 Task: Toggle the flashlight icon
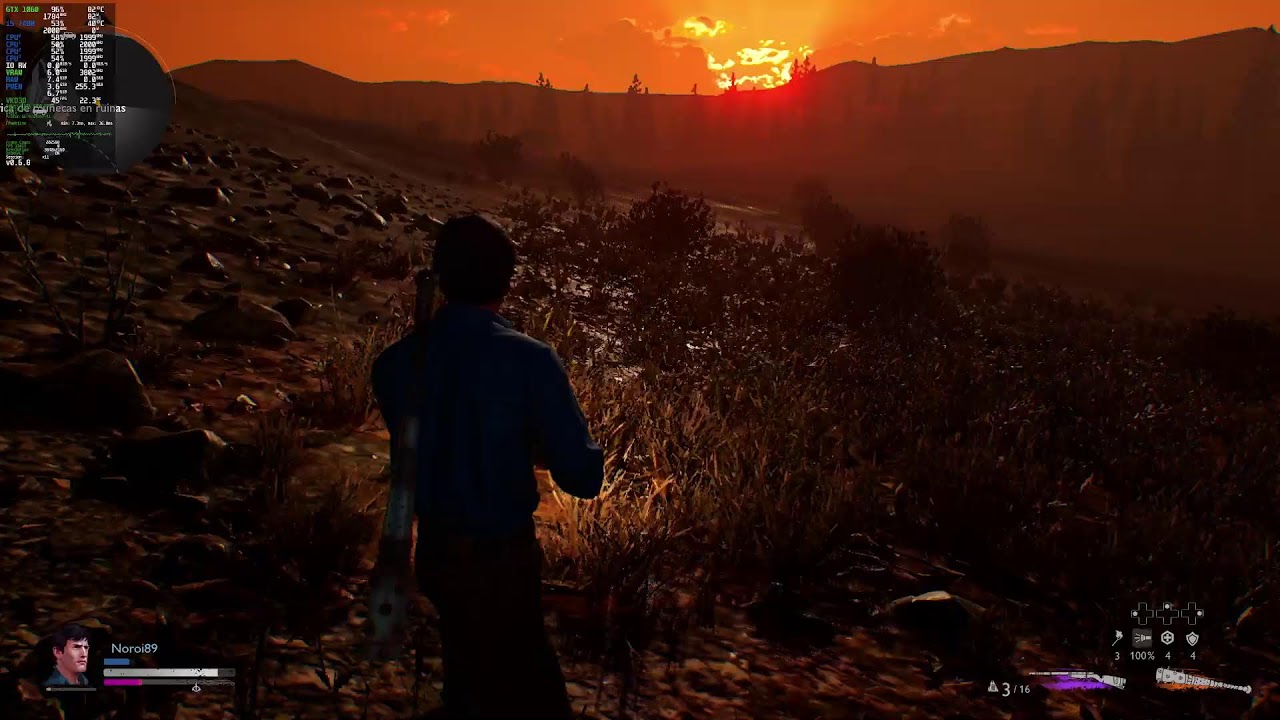[1142, 638]
